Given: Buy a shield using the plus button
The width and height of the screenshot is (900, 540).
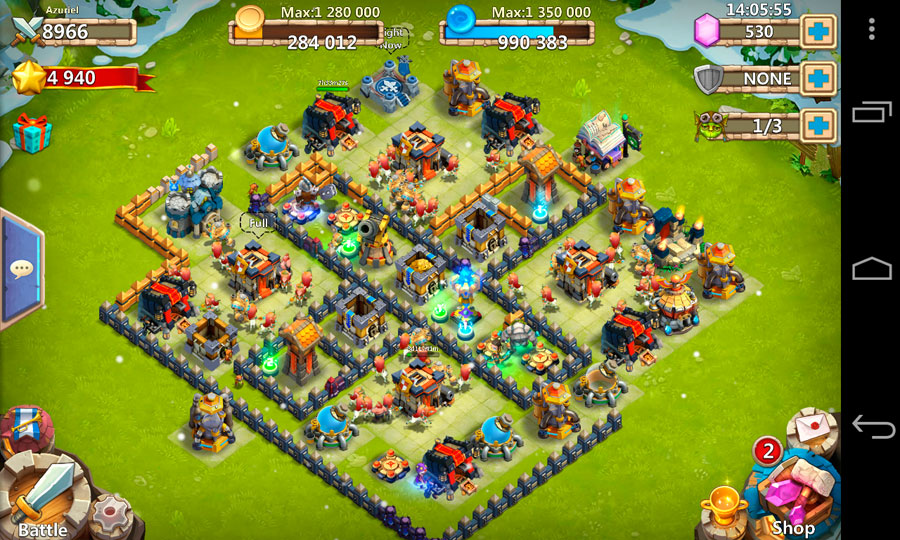Looking at the screenshot, I should pyautogui.click(x=819, y=77).
